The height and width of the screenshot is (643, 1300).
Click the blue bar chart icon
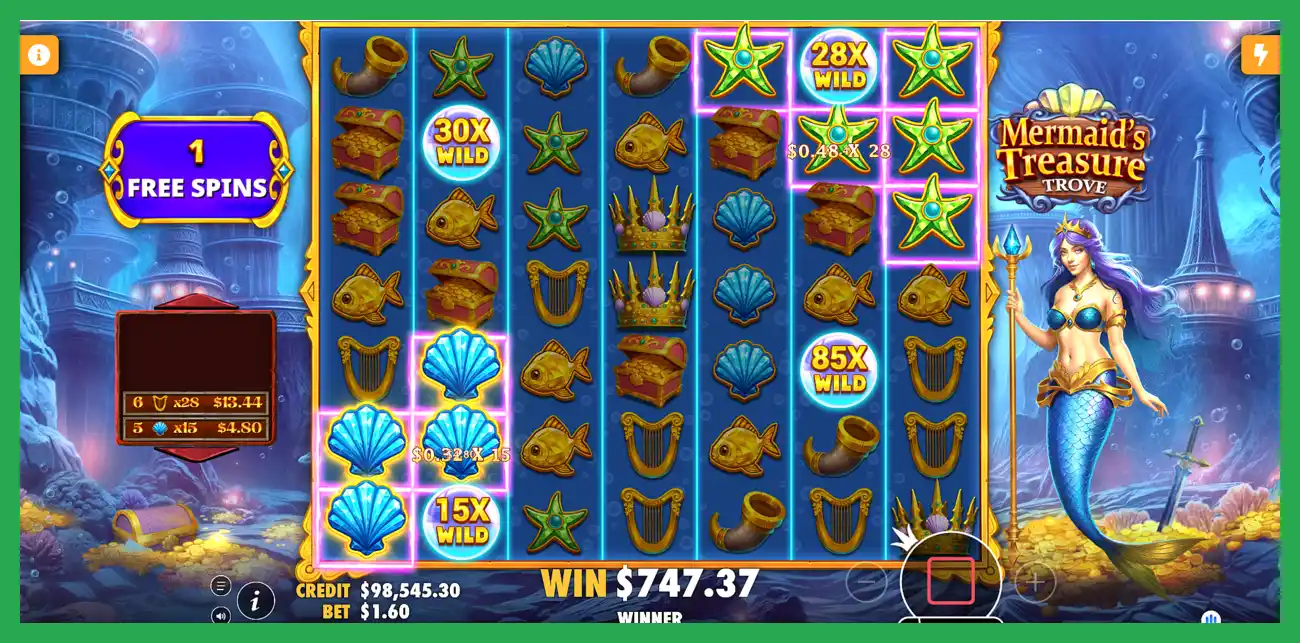tap(1211, 618)
